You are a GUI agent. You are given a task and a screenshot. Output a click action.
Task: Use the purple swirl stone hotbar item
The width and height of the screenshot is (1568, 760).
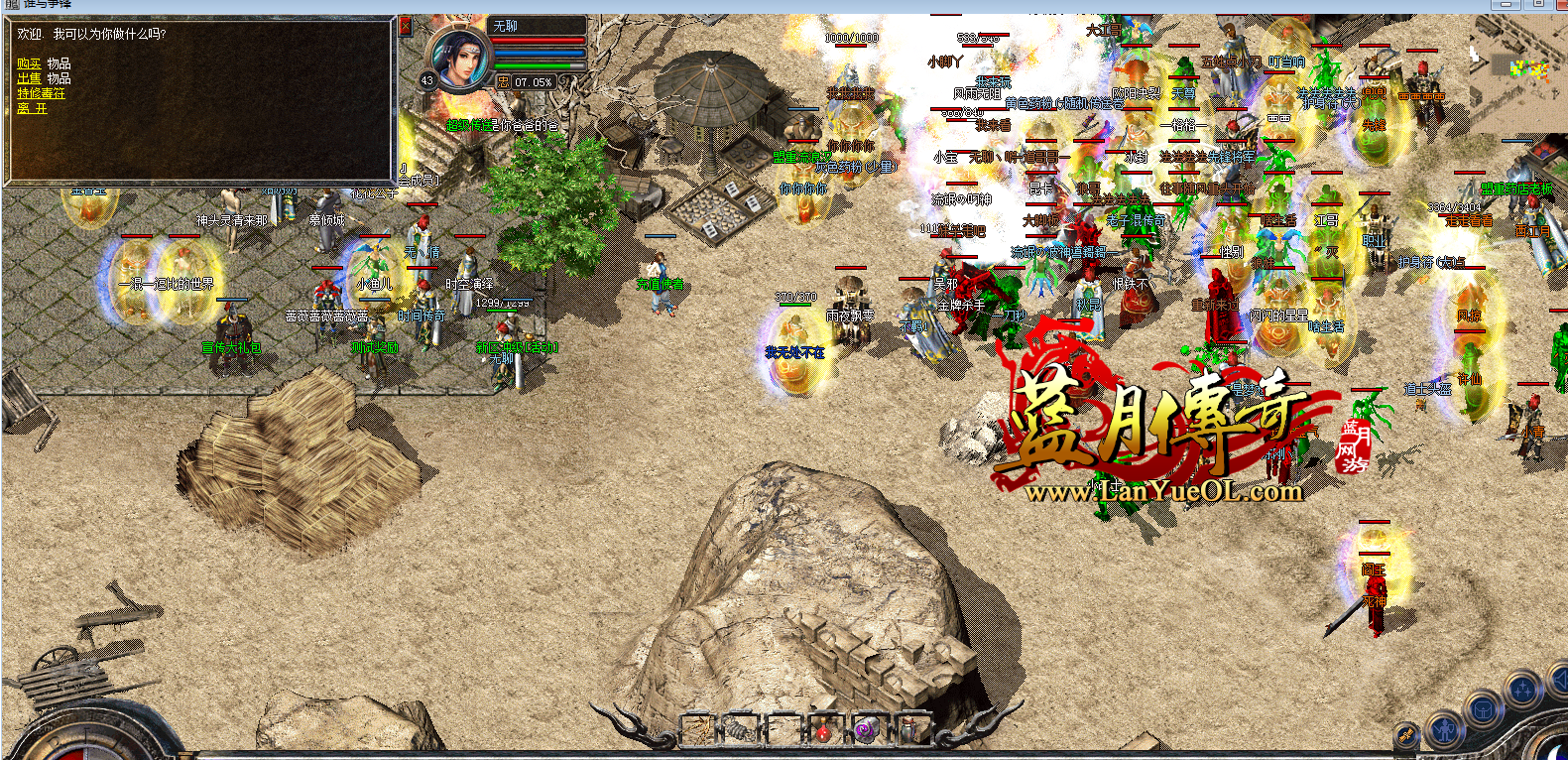click(864, 732)
